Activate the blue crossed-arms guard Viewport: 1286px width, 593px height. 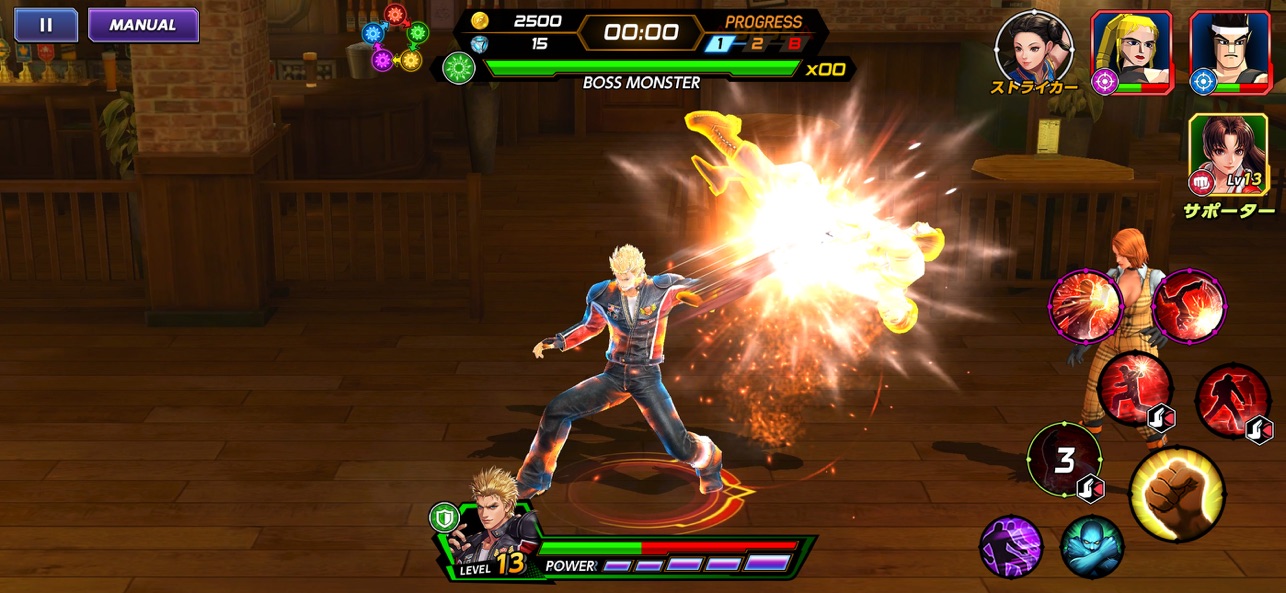[1092, 547]
